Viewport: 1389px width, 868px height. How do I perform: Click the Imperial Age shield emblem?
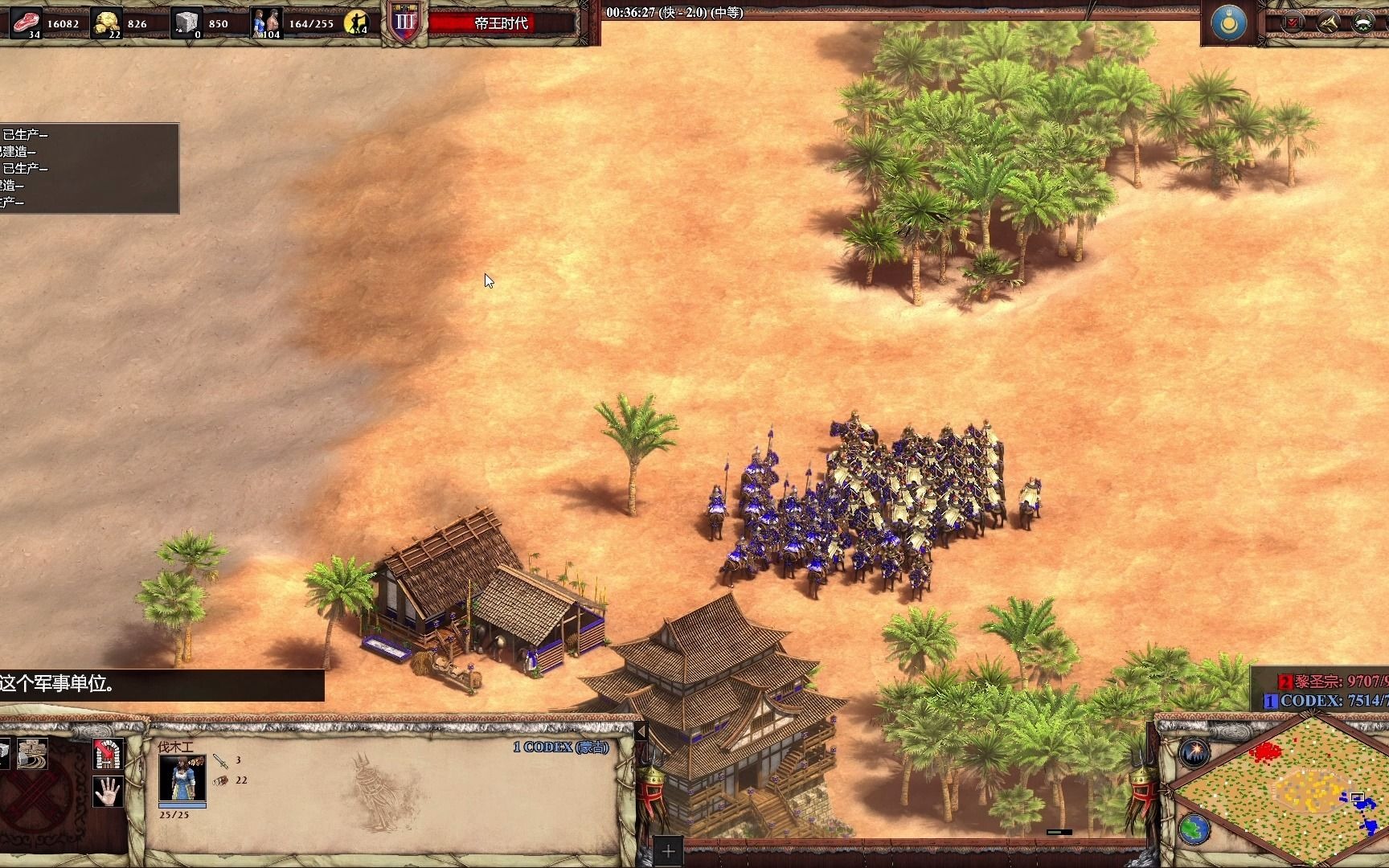coord(404,23)
